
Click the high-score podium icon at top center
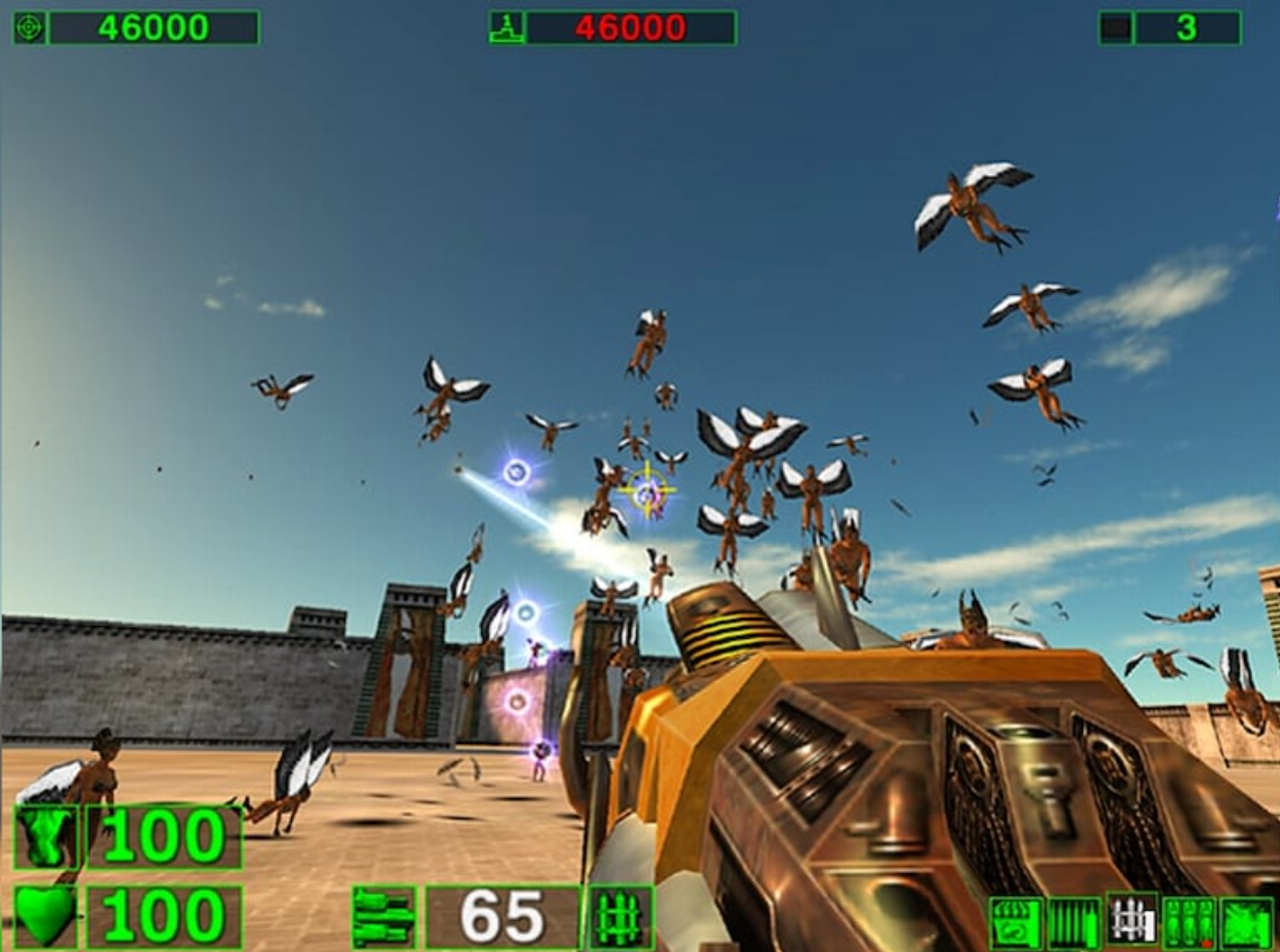(509, 24)
